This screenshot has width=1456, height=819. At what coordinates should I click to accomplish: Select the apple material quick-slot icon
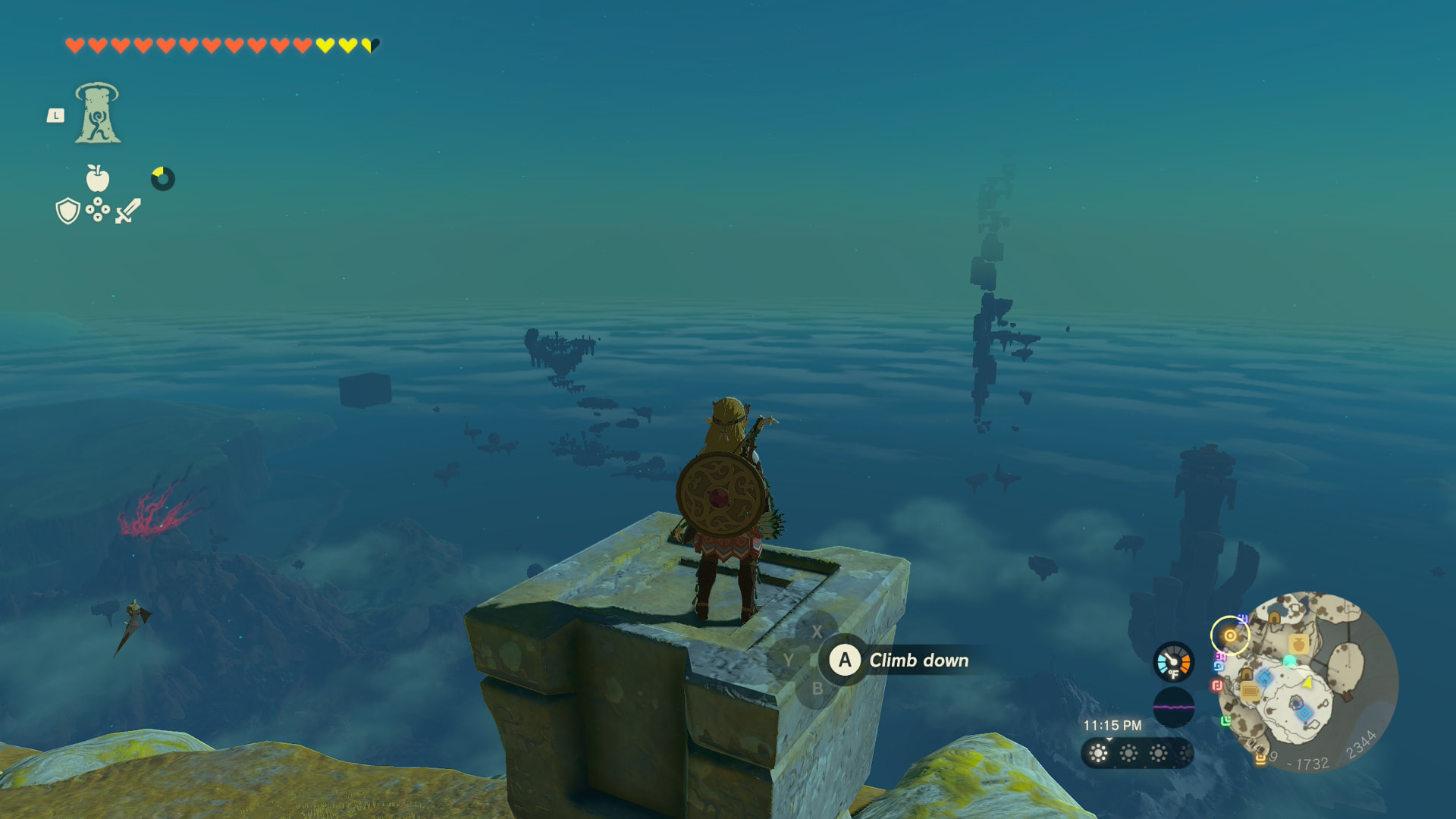(x=97, y=178)
